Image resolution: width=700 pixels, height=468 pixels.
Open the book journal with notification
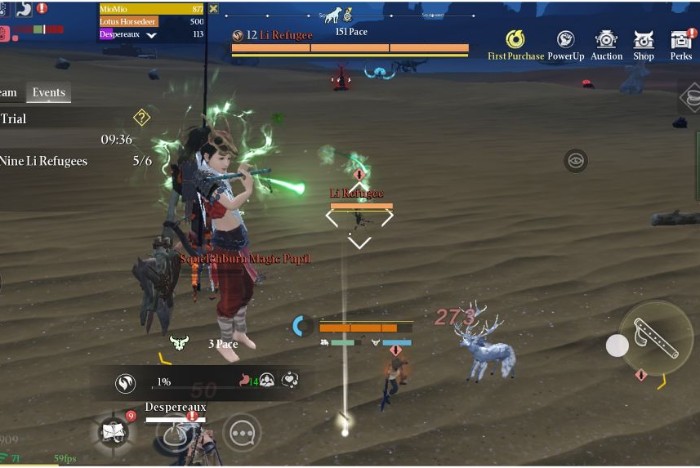coord(113,432)
